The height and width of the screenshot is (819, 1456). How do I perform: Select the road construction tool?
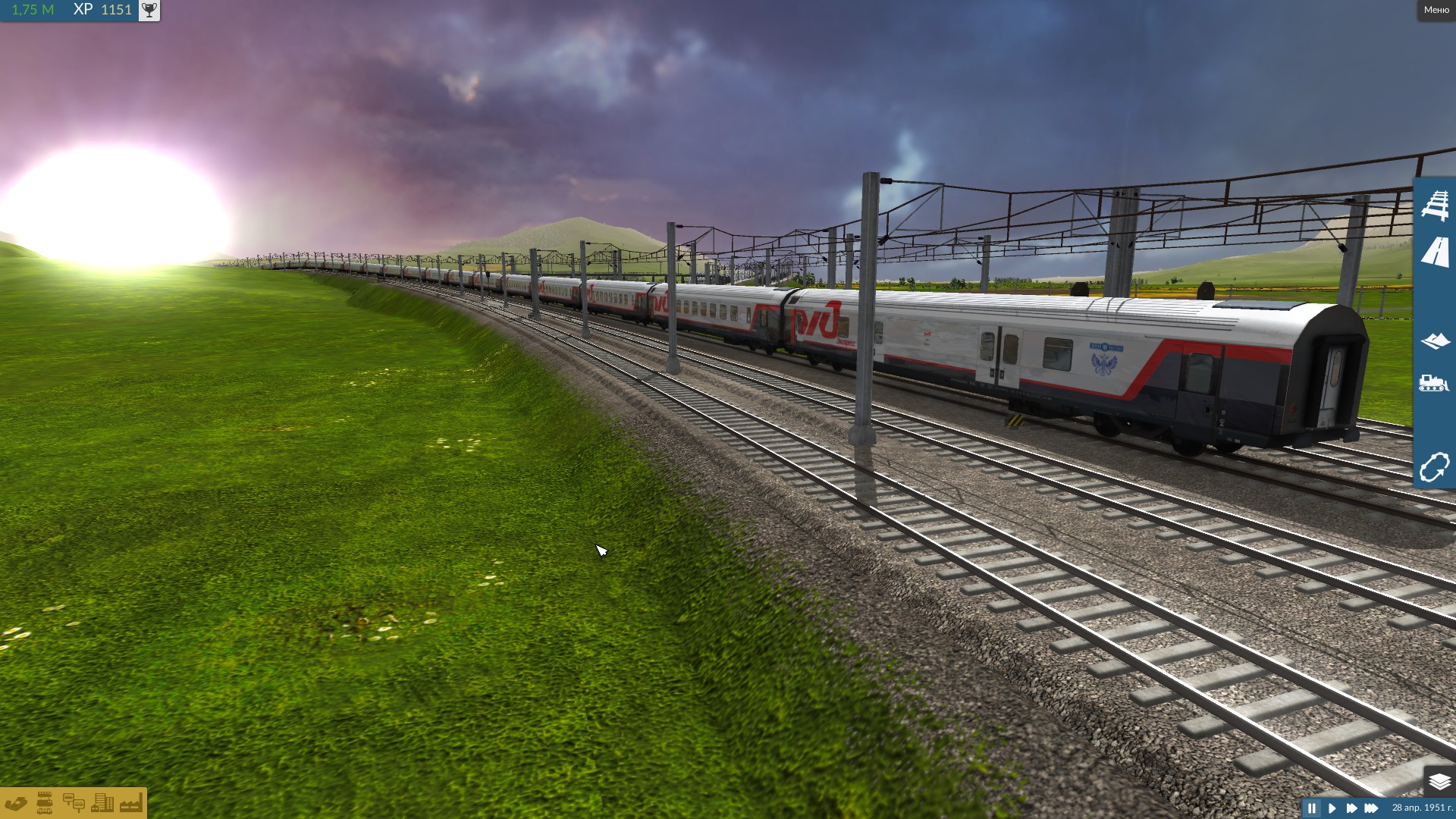click(1437, 252)
